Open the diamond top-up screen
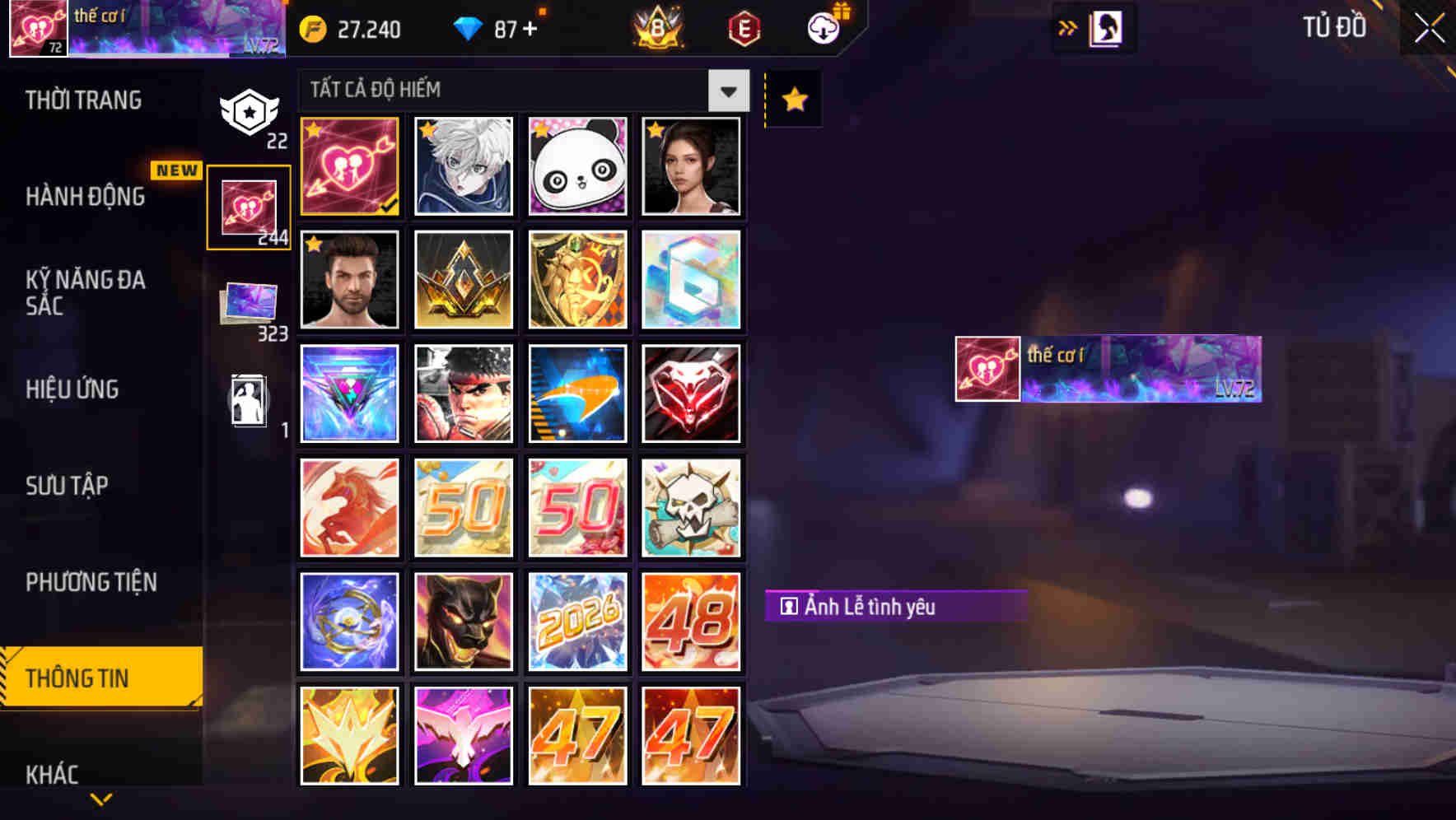The height and width of the screenshot is (820, 1456). (x=494, y=29)
